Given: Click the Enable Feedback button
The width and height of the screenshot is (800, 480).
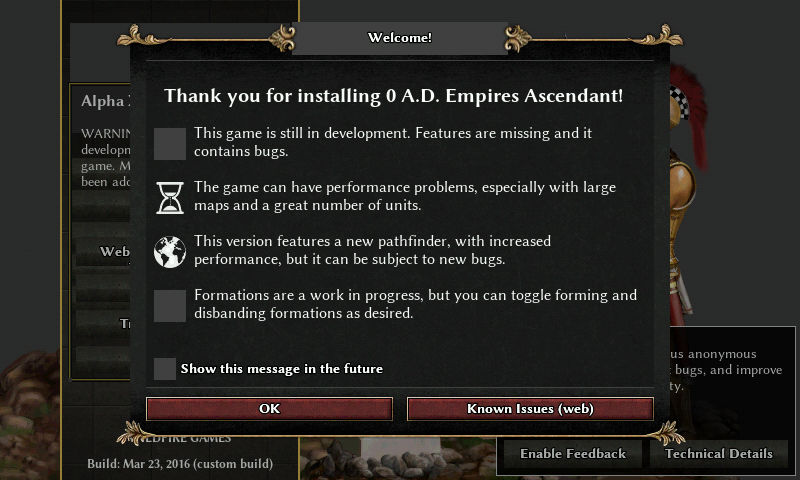Looking at the screenshot, I should [572, 454].
